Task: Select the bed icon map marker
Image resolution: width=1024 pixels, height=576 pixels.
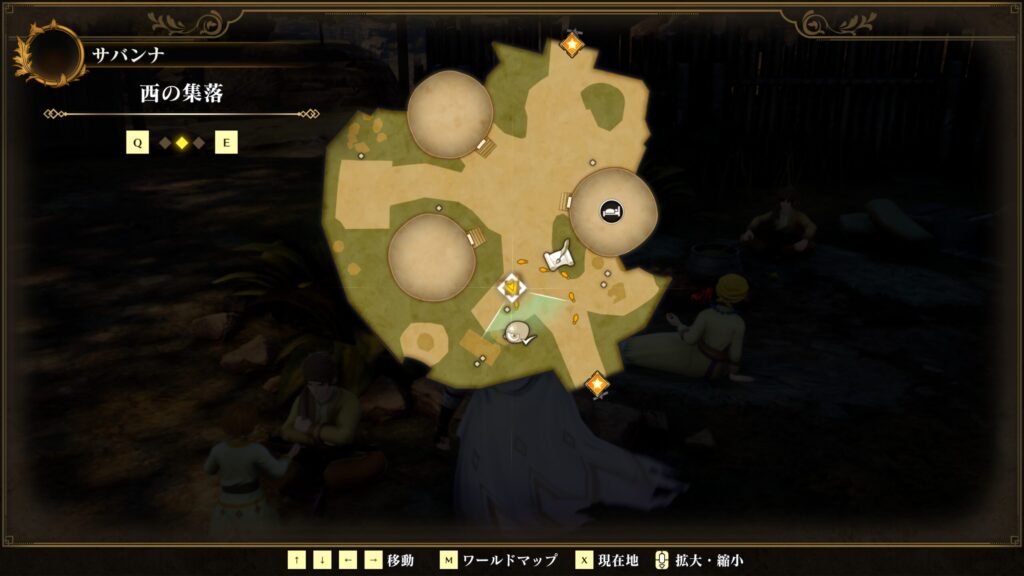Action: click(x=610, y=211)
